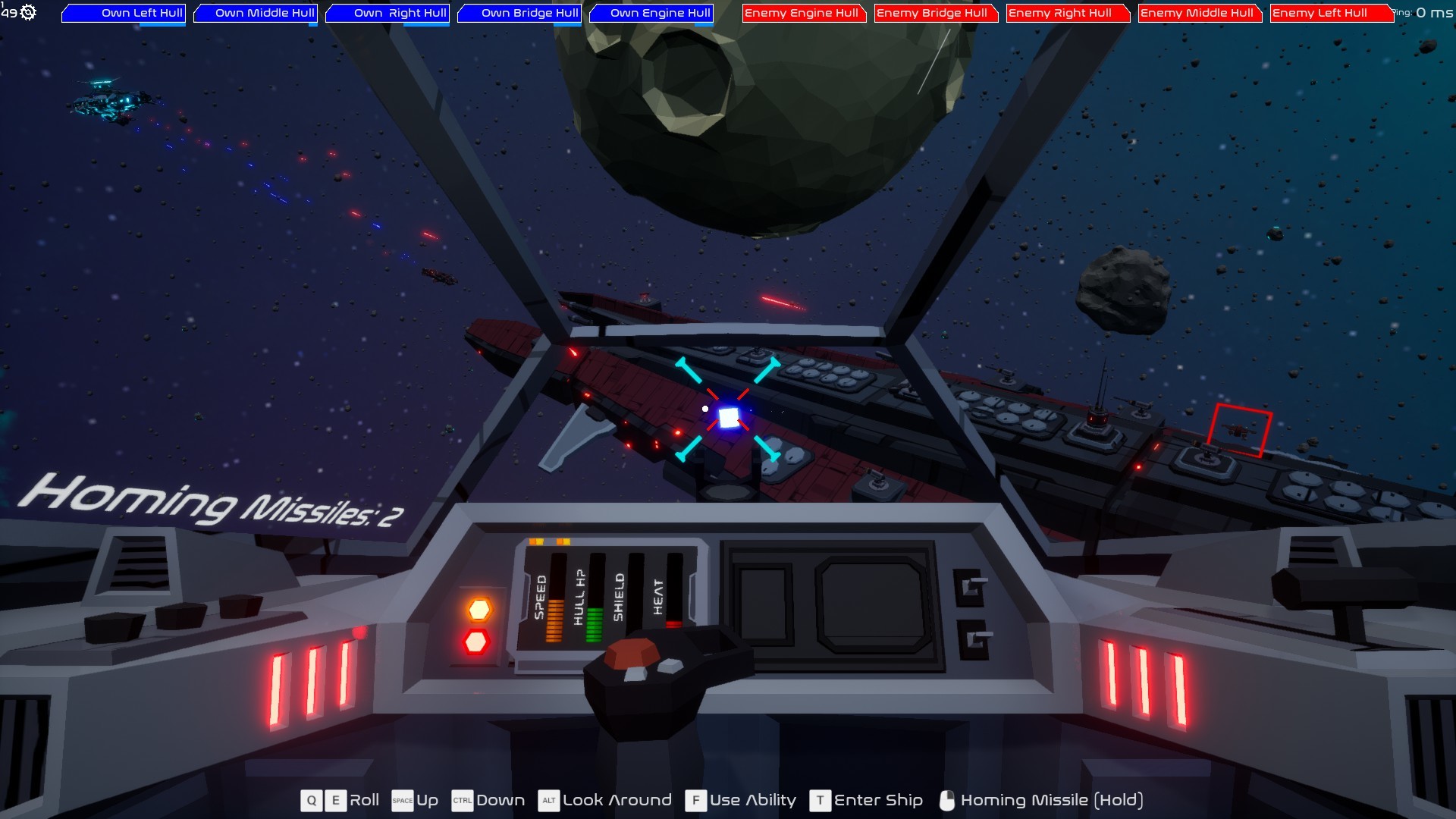The height and width of the screenshot is (819, 1456).
Task: Select the Enemy Bridge Hull health tab
Action: (936, 13)
